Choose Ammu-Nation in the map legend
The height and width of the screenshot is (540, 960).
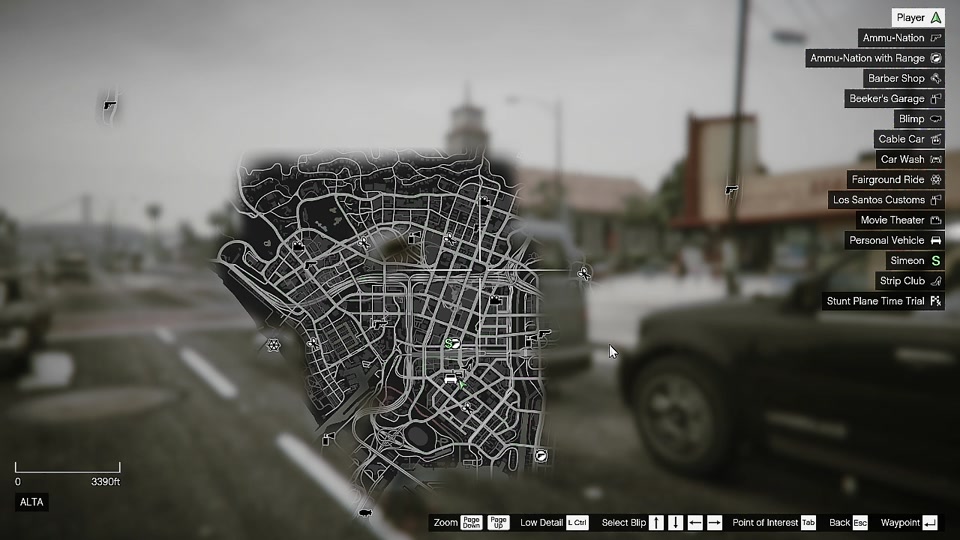[901, 38]
